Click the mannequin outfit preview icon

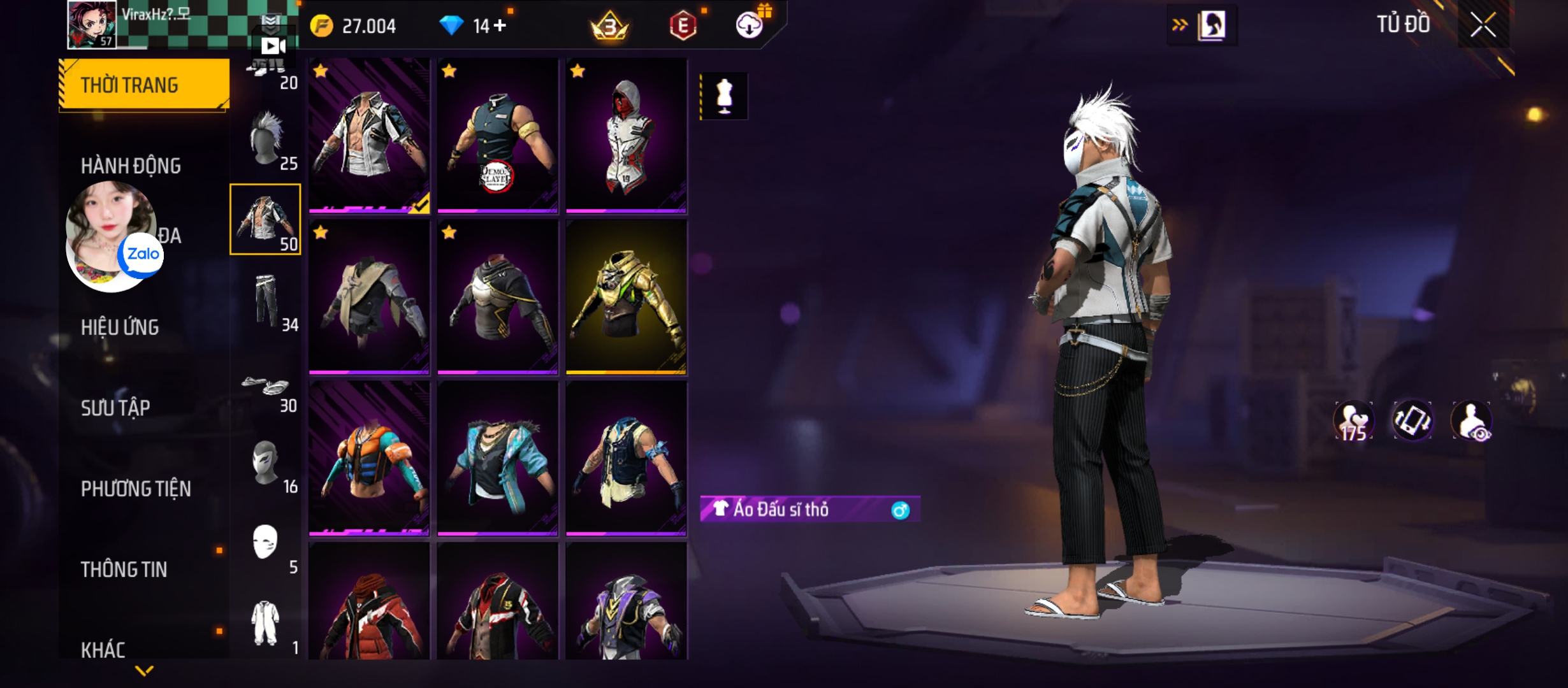click(x=724, y=96)
